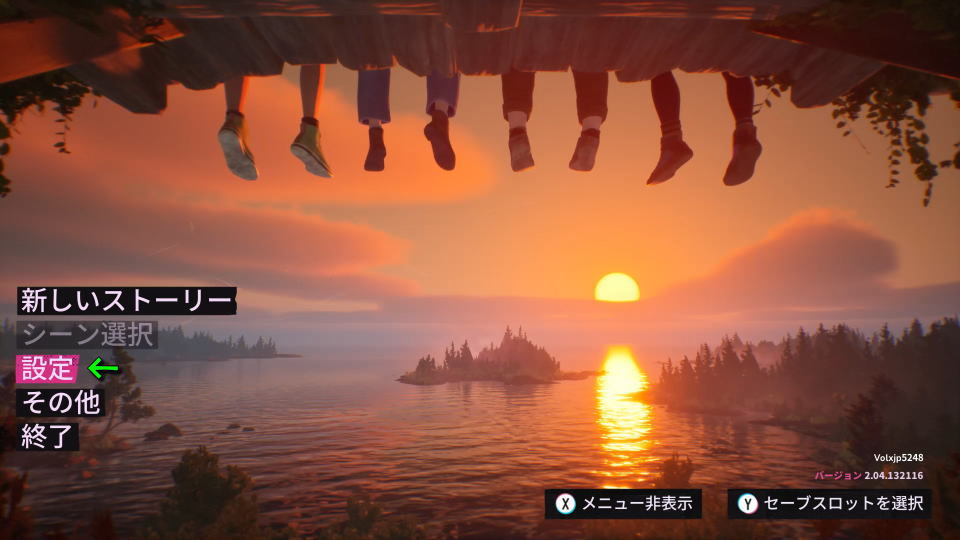The width and height of the screenshot is (960, 540).
Task: Choose the その他 menu entry
Action: pos(61,403)
